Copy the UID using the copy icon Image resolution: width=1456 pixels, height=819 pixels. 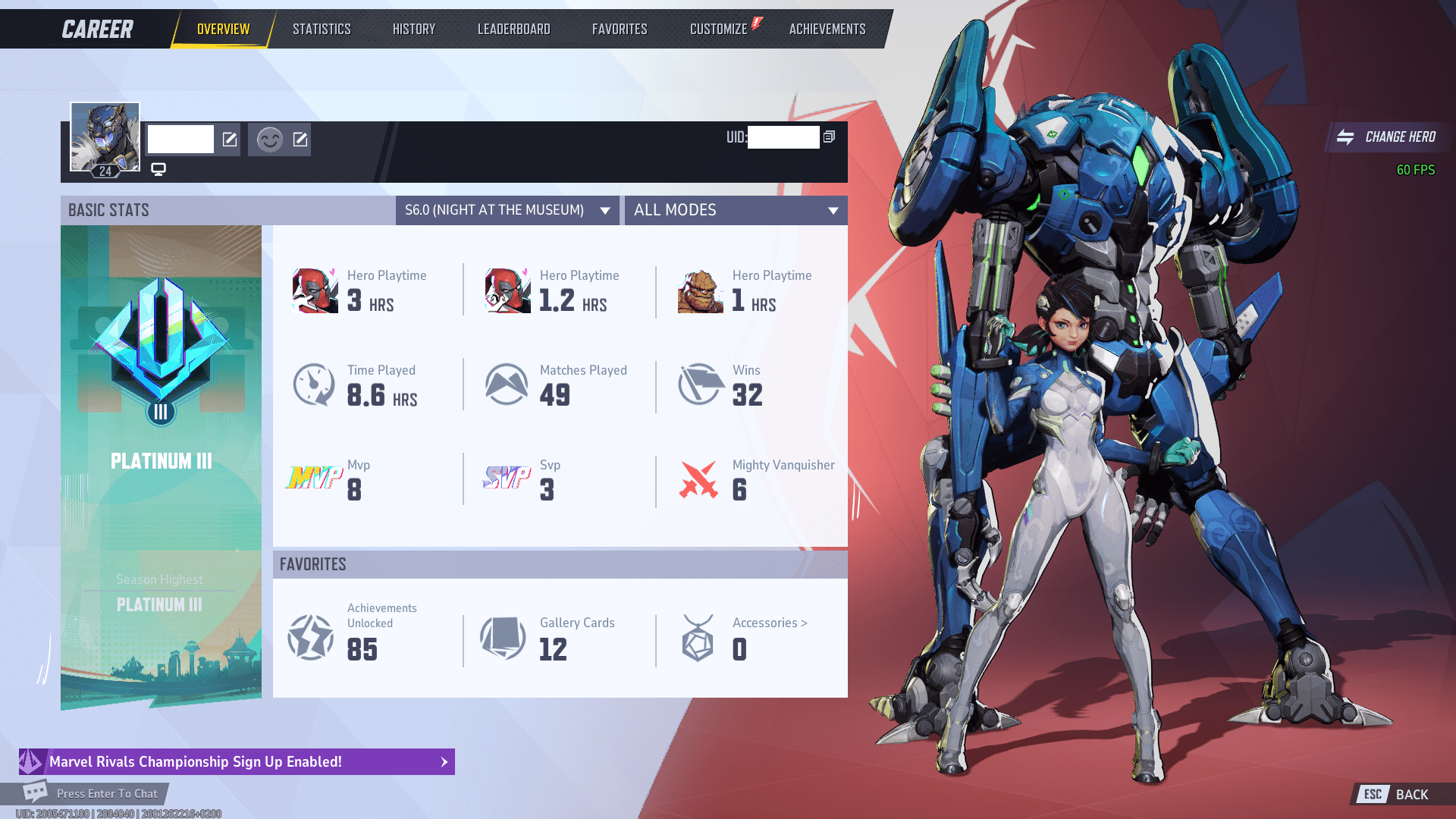point(828,137)
